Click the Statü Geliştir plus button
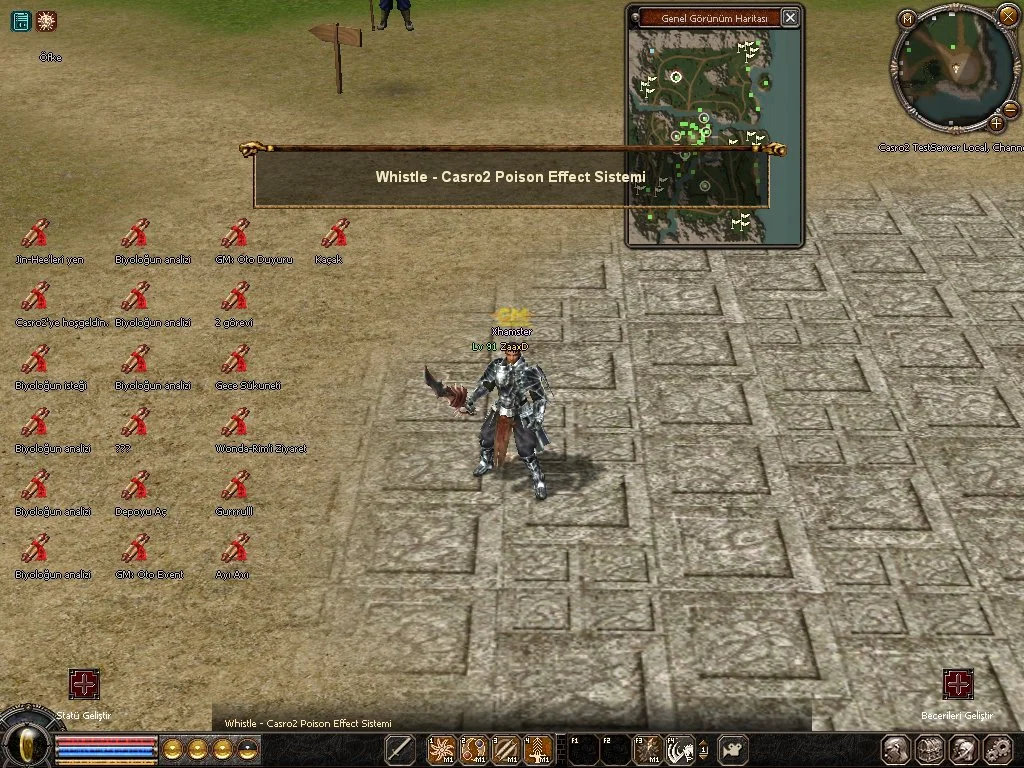 pos(84,684)
